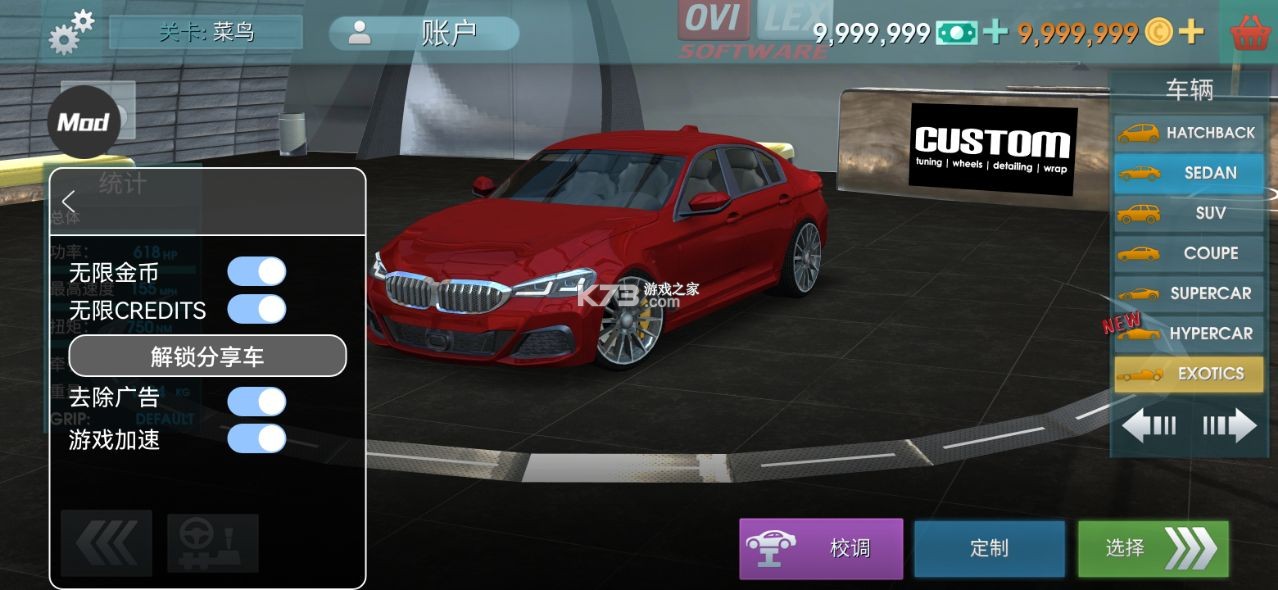
Task: Toggle the 游戏加速 switch
Action: click(x=257, y=439)
